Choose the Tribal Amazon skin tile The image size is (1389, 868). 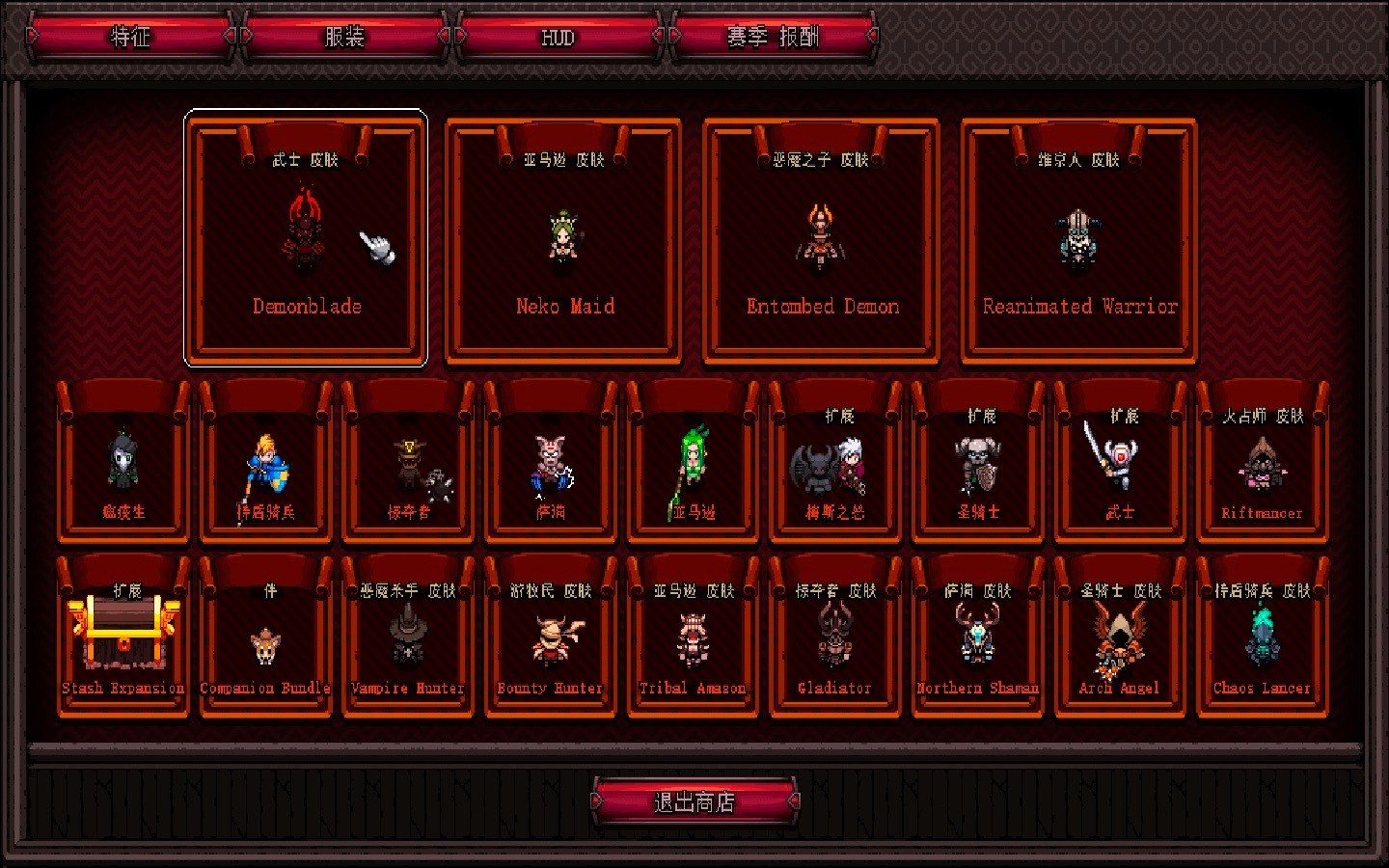[x=693, y=637]
